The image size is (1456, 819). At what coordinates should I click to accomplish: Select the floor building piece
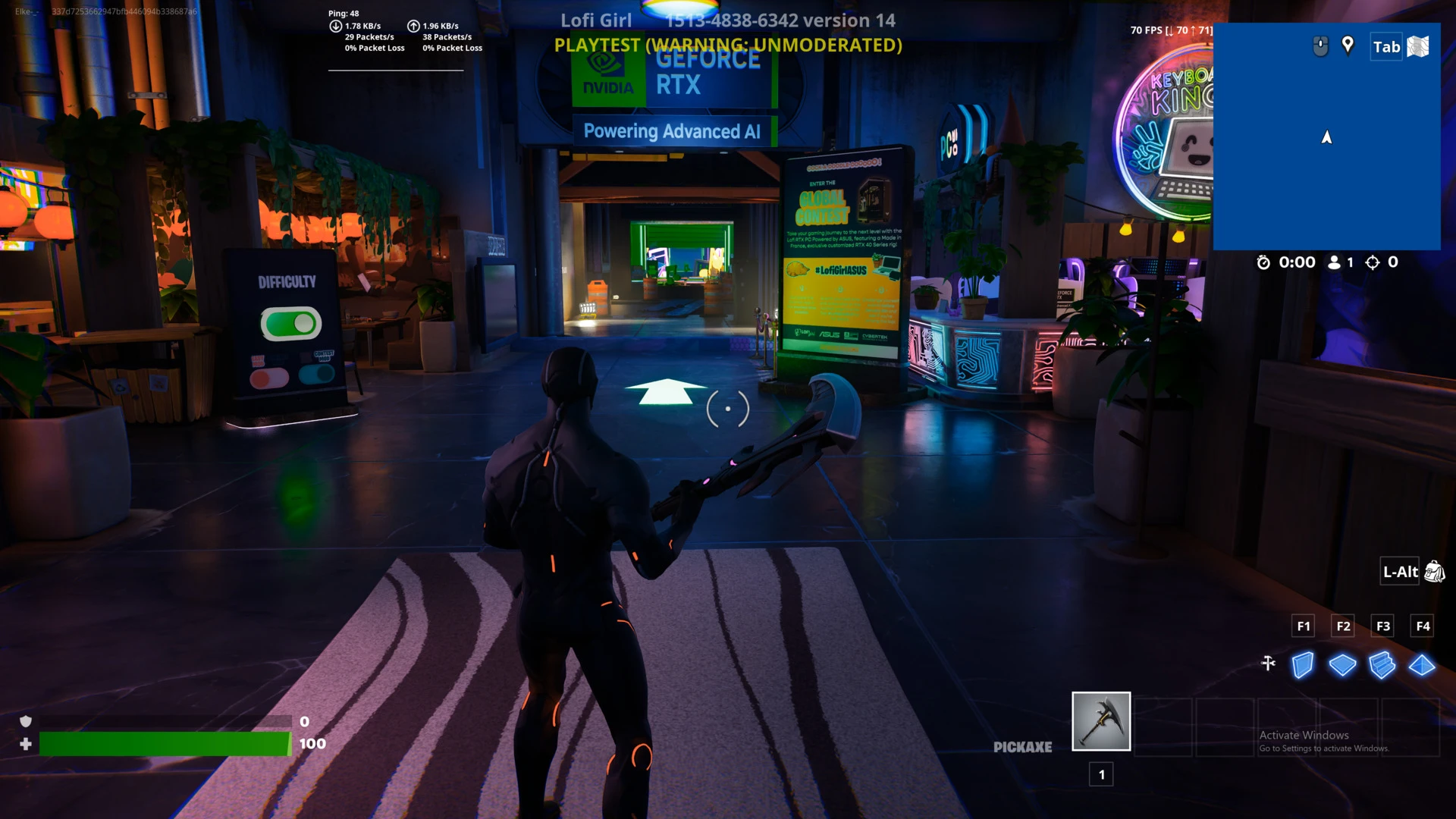pos(1342,665)
